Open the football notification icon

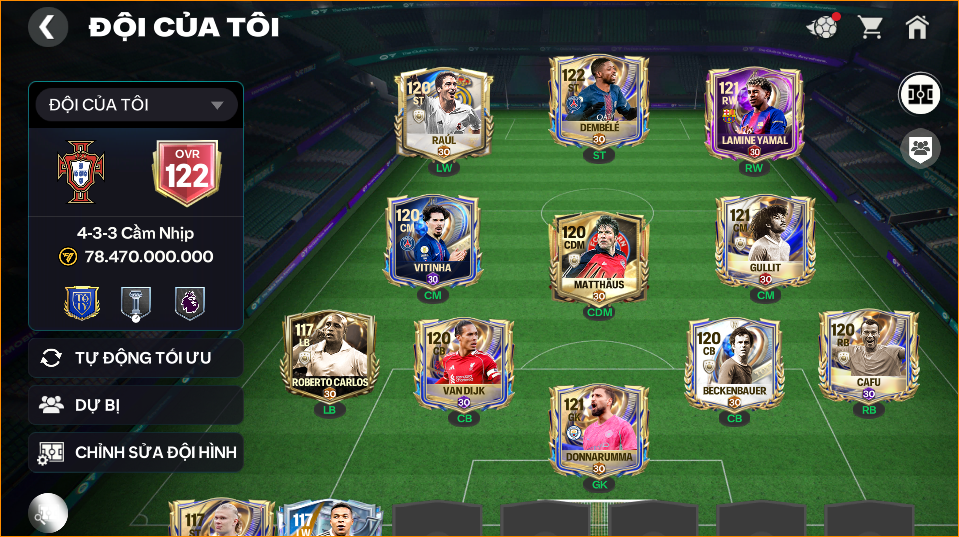[822, 27]
